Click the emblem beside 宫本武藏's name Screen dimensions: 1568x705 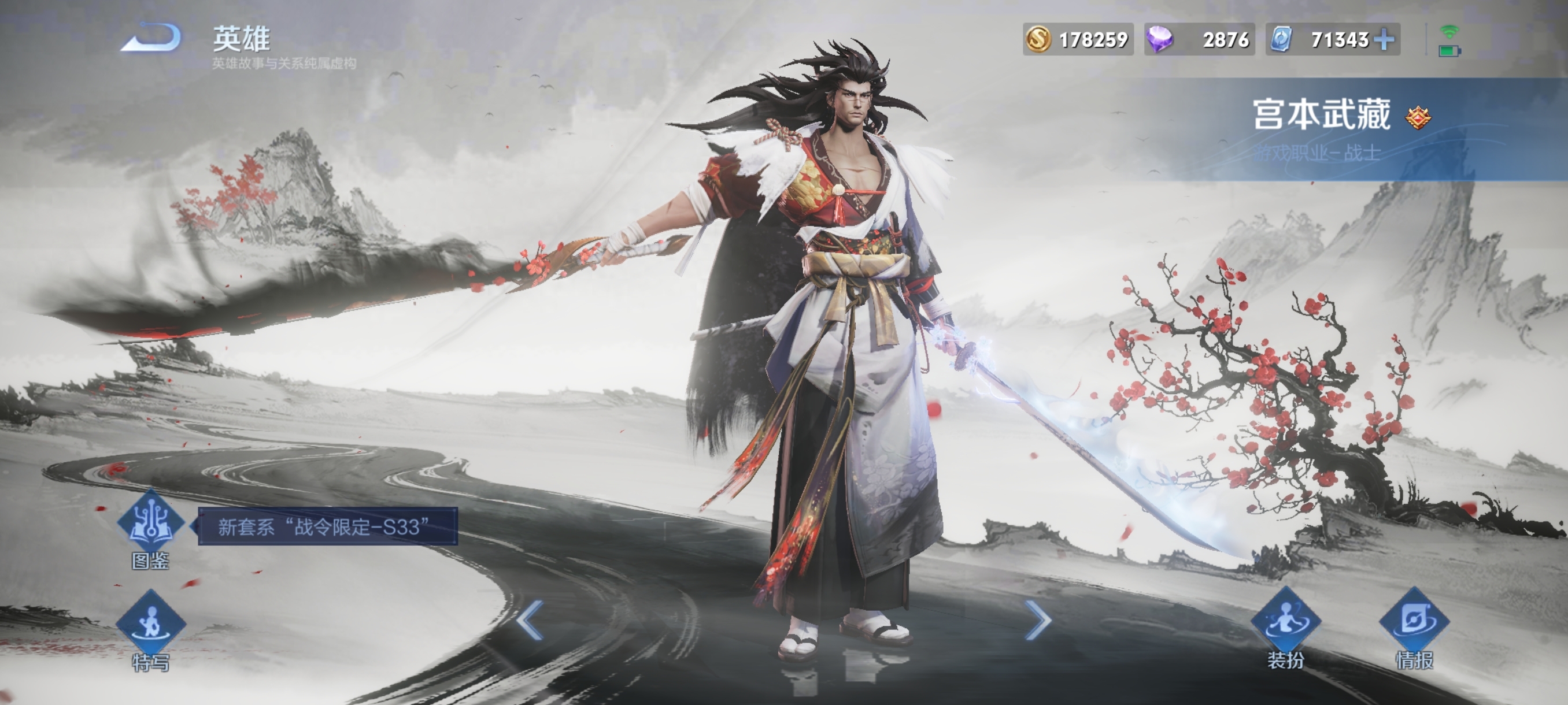click(1418, 117)
